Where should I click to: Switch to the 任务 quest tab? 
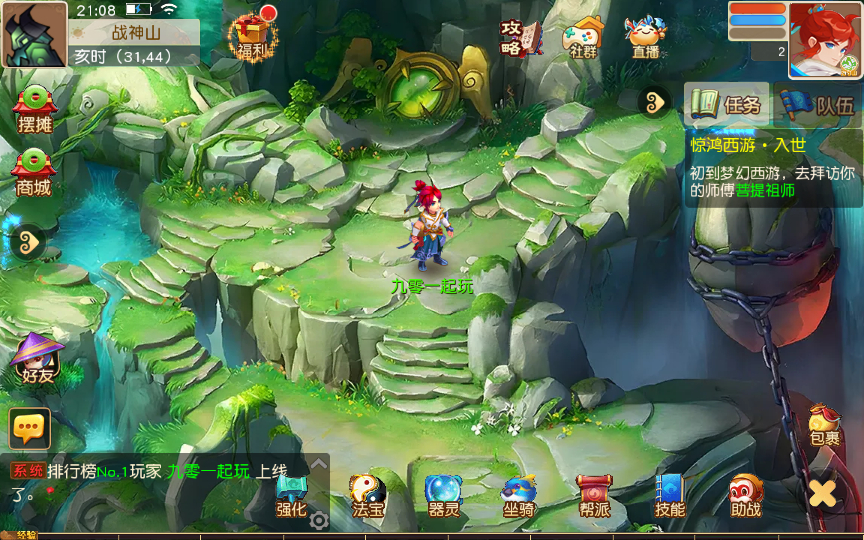point(728,104)
